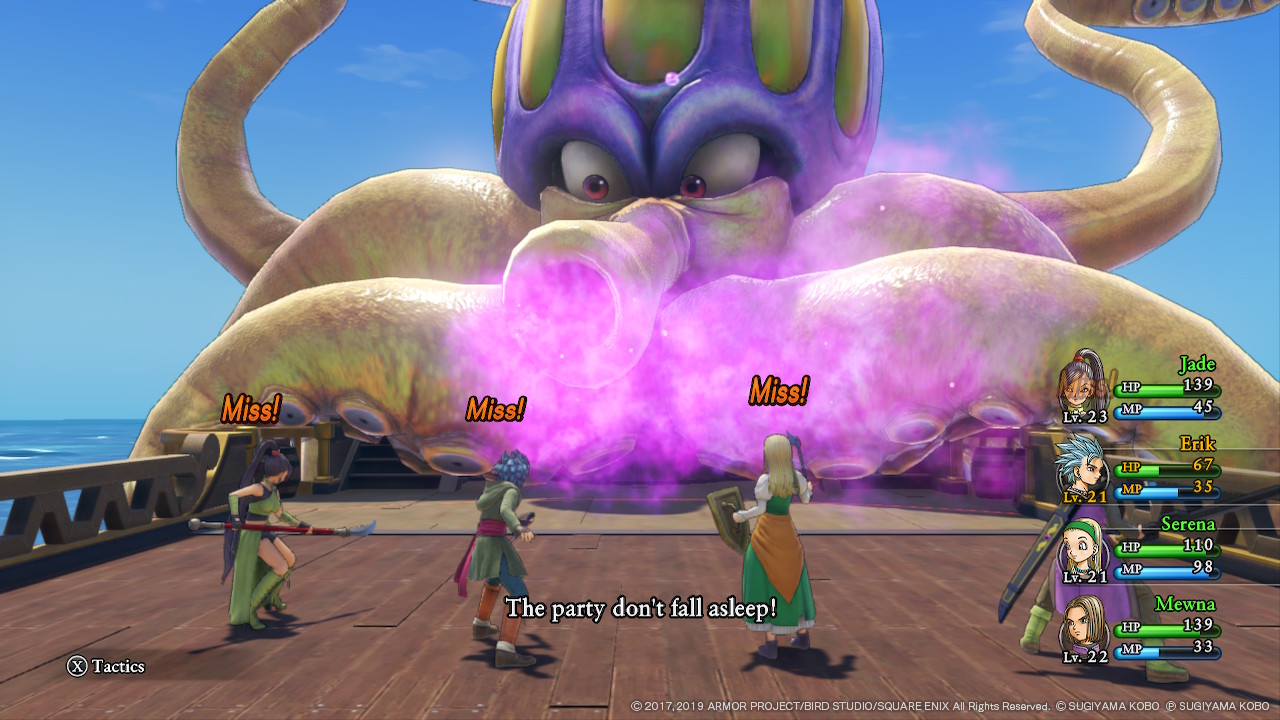Viewport: 1280px width, 720px height.
Task: Open the Tactics menu
Action: pyautogui.click(x=106, y=666)
